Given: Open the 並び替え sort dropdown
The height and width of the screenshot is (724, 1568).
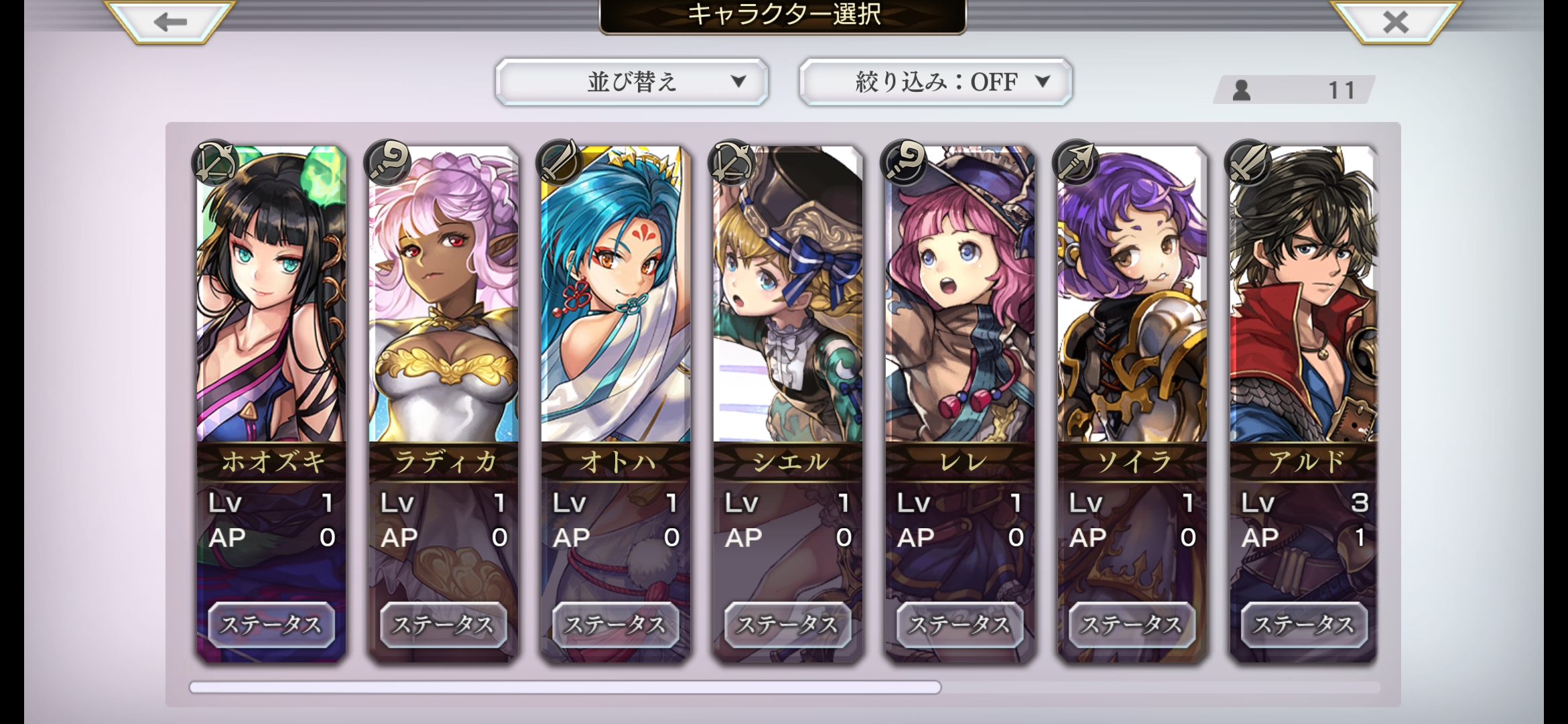Looking at the screenshot, I should pyautogui.click(x=631, y=82).
